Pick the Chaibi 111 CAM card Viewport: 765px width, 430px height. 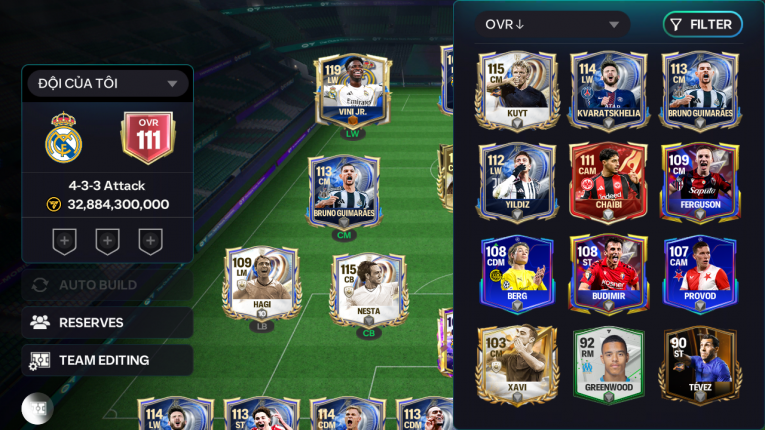click(x=608, y=181)
